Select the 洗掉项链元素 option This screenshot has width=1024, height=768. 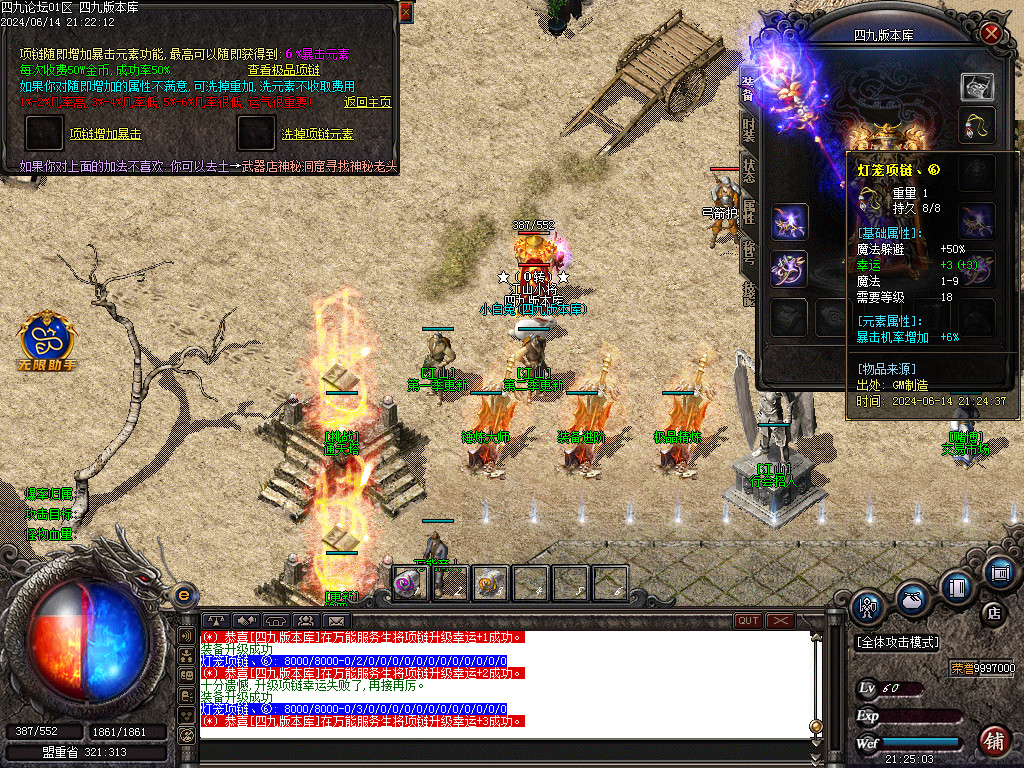tap(317, 134)
